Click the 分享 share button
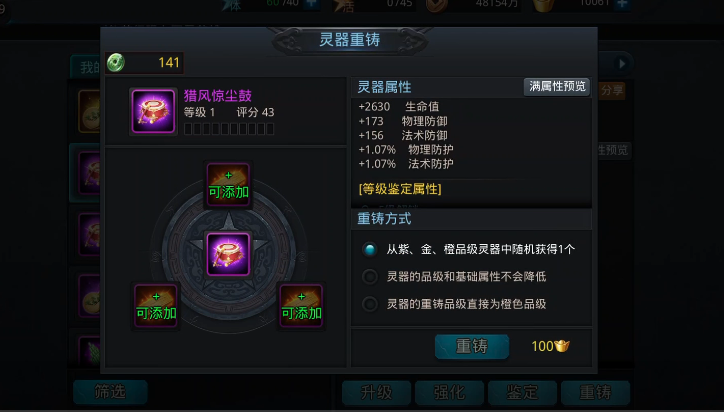Image resolution: width=724 pixels, height=412 pixels. click(612, 89)
